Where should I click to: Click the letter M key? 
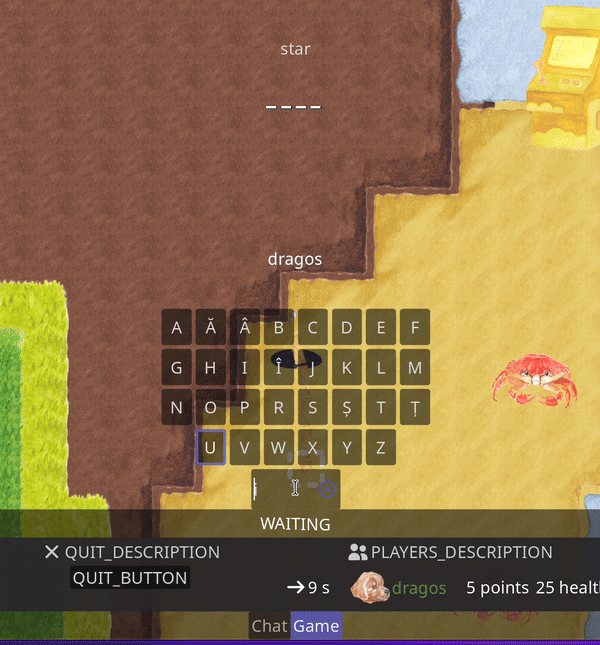coord(415,367)
